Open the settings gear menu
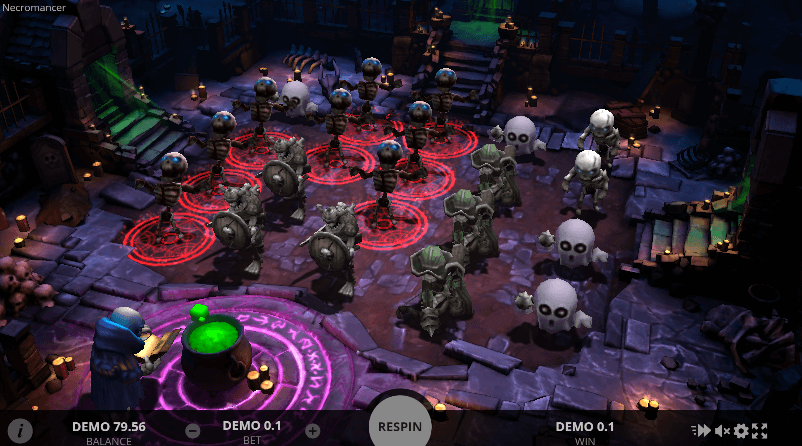The height and width of the screenshot is (446, 802). pos(741,431)
